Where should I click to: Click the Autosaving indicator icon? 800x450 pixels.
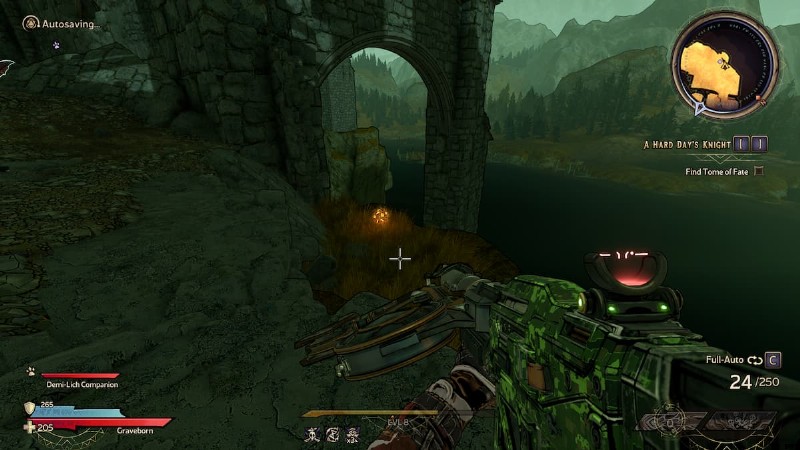[x=31, y=22]
